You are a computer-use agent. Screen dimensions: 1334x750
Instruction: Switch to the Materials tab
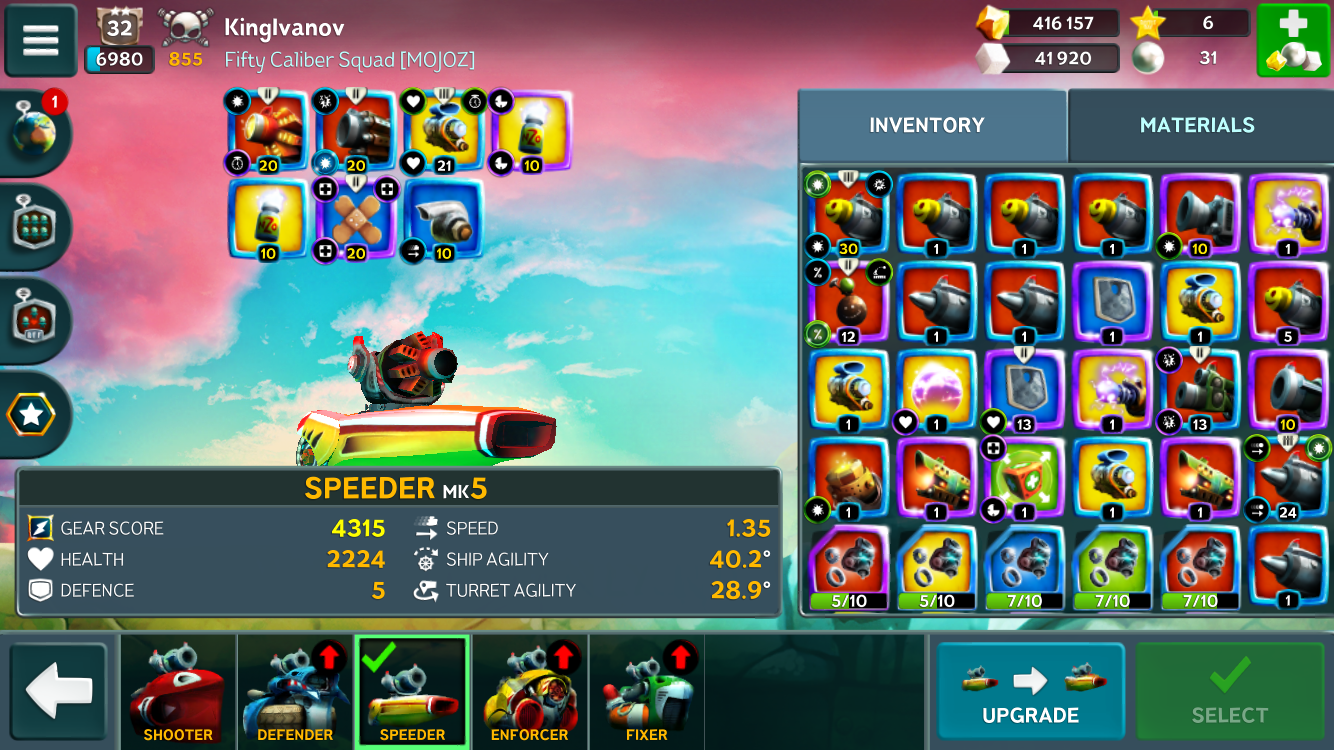tap(1197, 125)
